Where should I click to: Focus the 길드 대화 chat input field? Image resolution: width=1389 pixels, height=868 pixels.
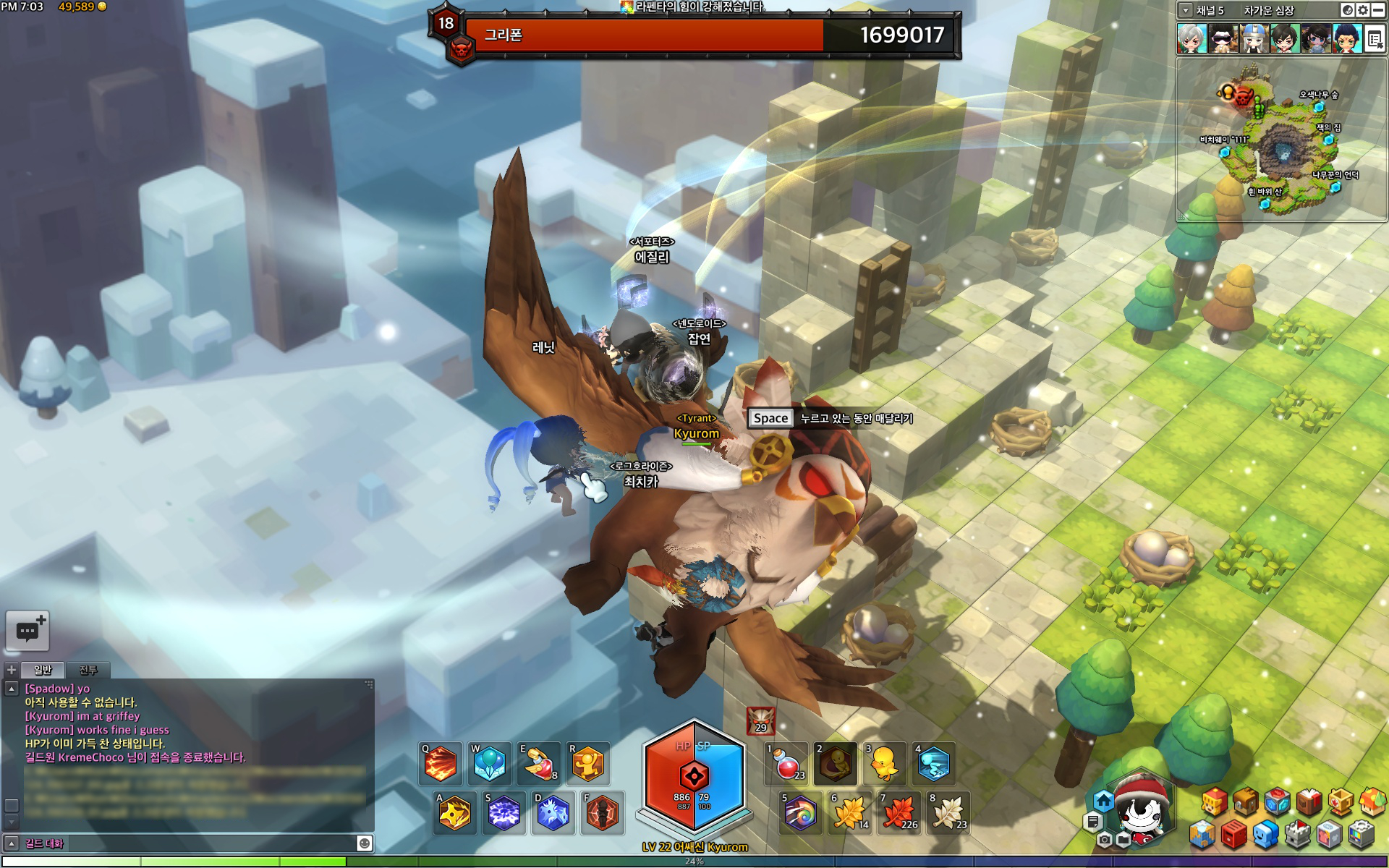pos(188,843)
